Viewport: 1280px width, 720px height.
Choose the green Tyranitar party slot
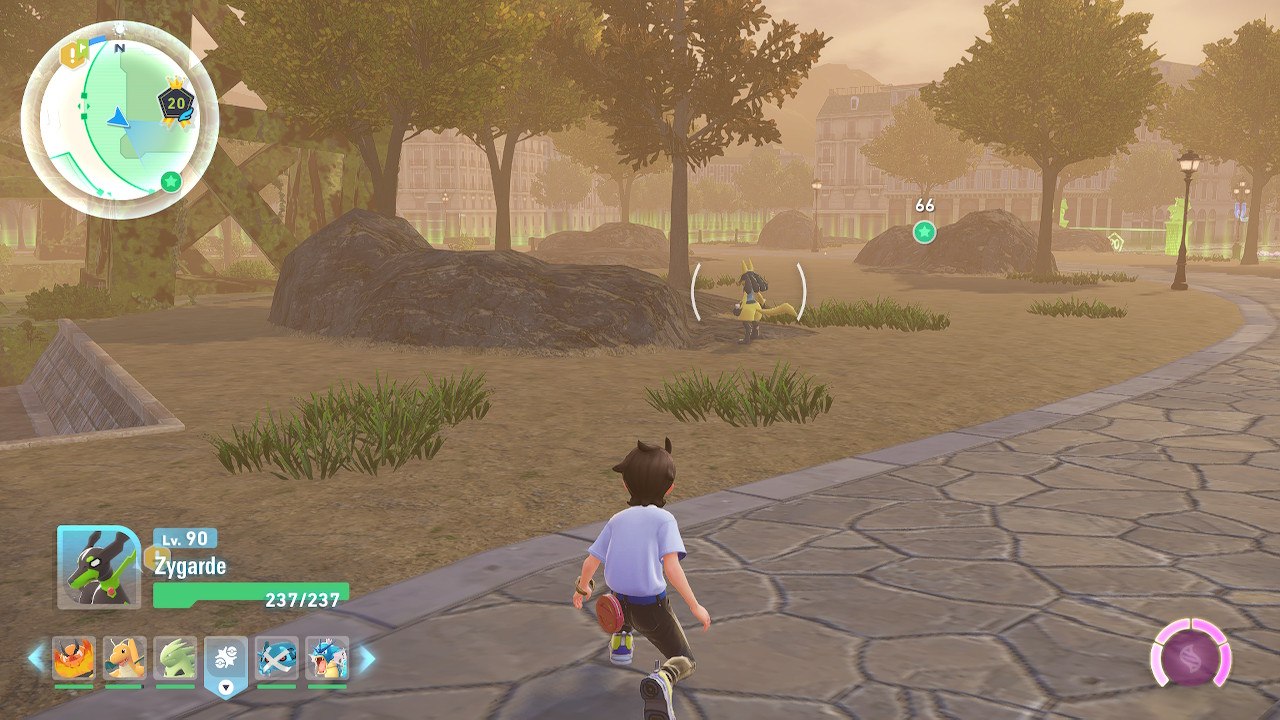click(x=175, y=659)
